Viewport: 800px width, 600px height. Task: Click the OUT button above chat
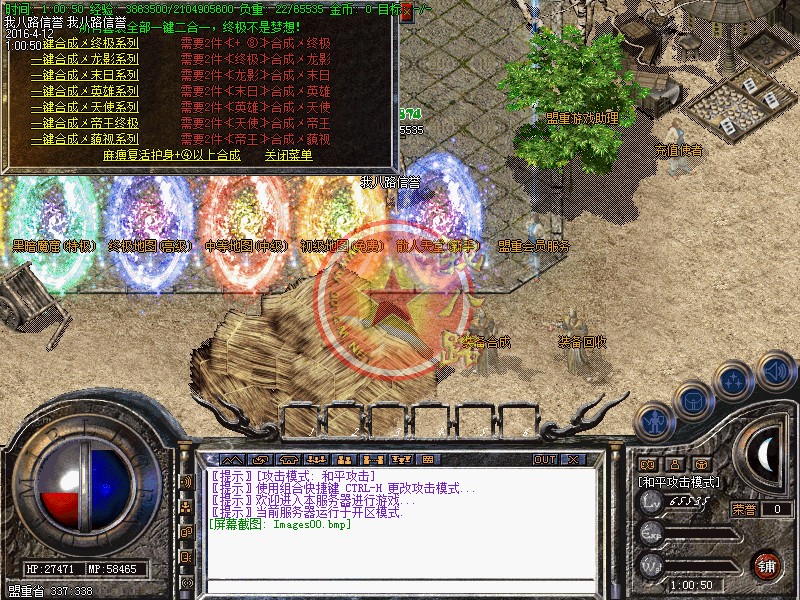[x=544, y=459]
